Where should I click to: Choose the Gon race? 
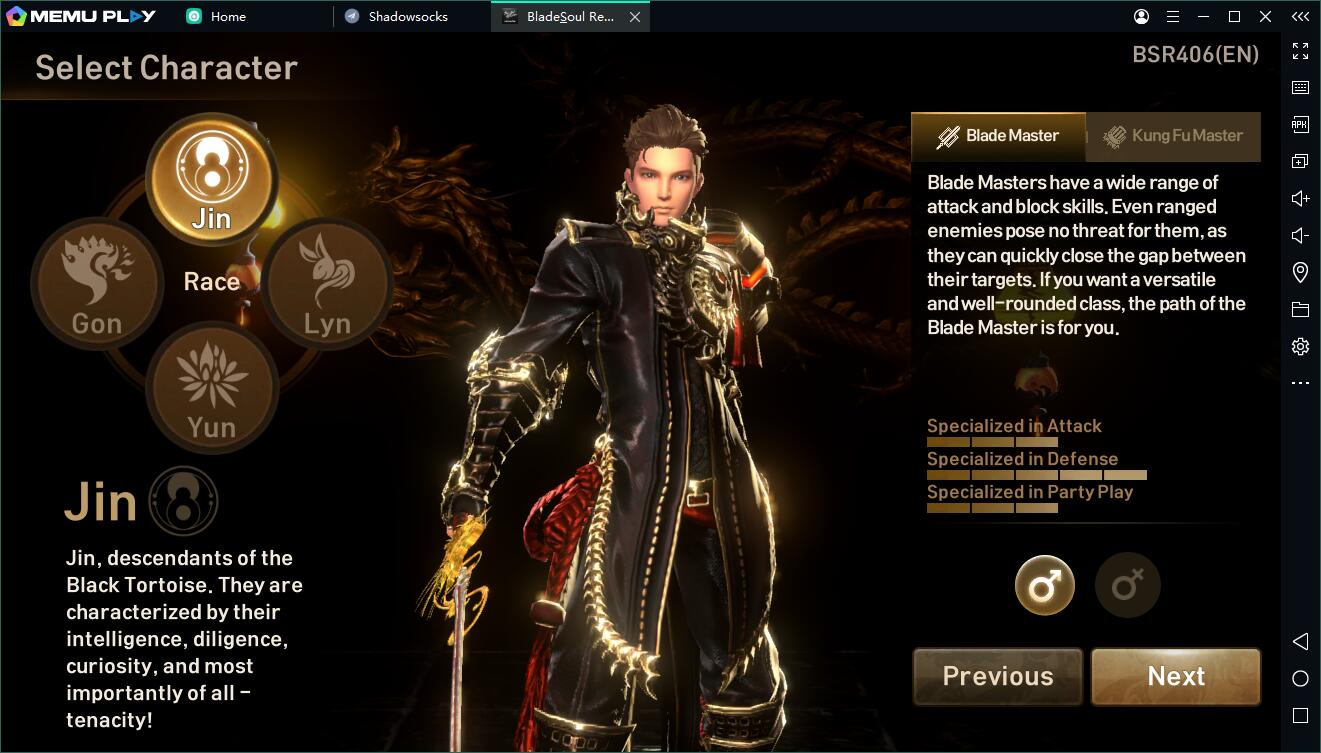tap(97, 284)
